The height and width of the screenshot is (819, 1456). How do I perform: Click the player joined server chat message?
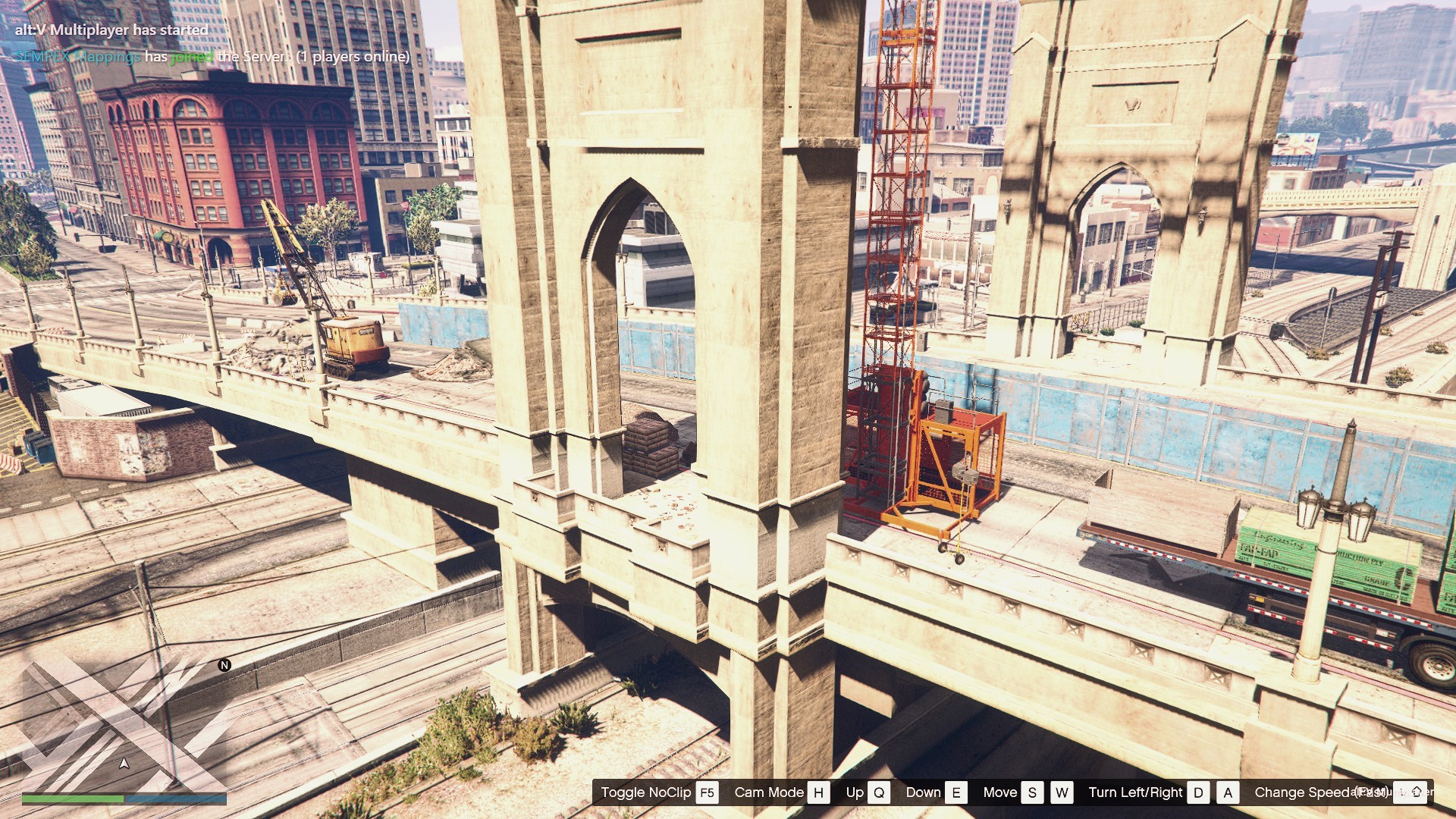pos(212,57)
